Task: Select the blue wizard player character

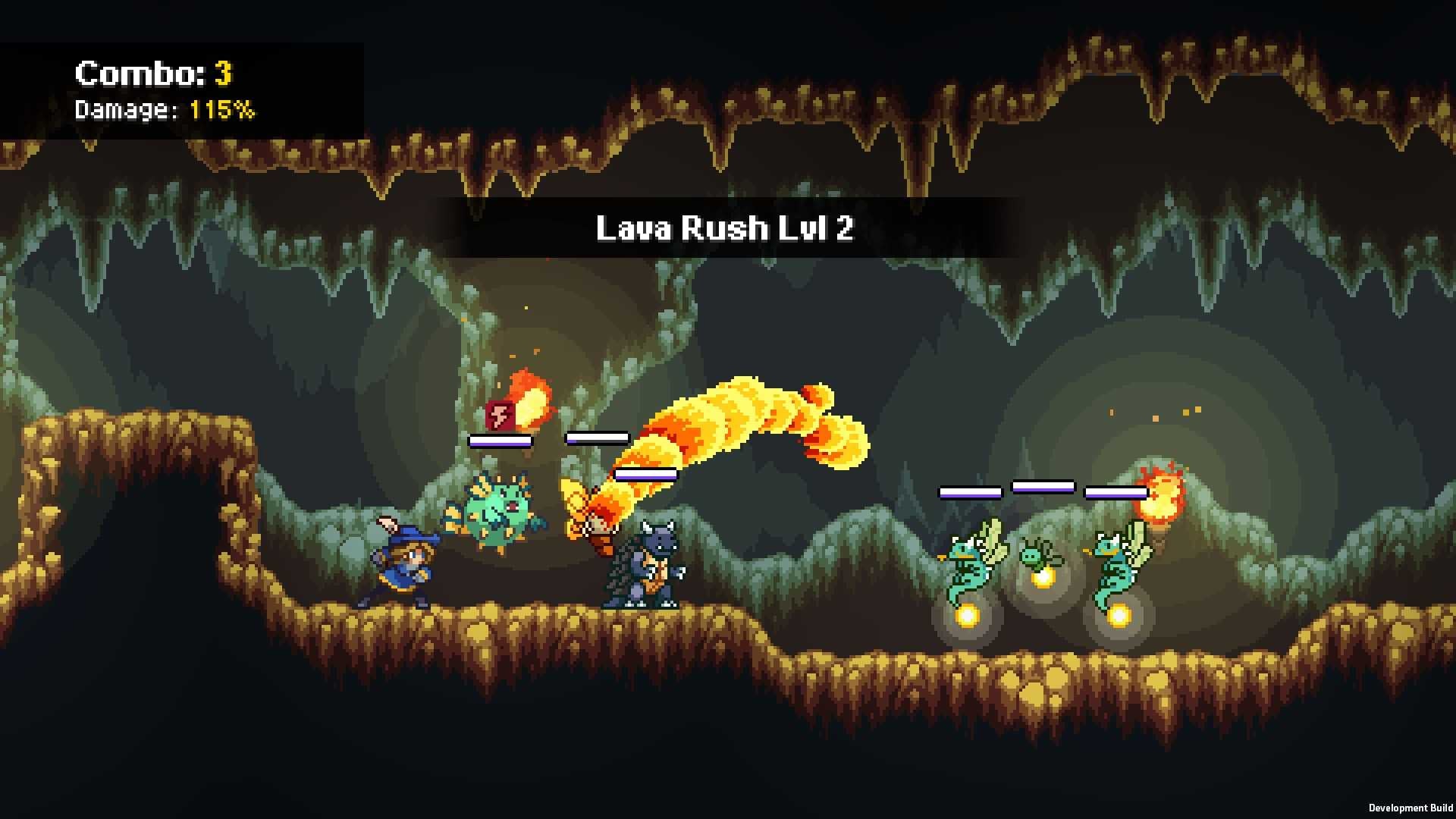Action: (x=406, y=565)
